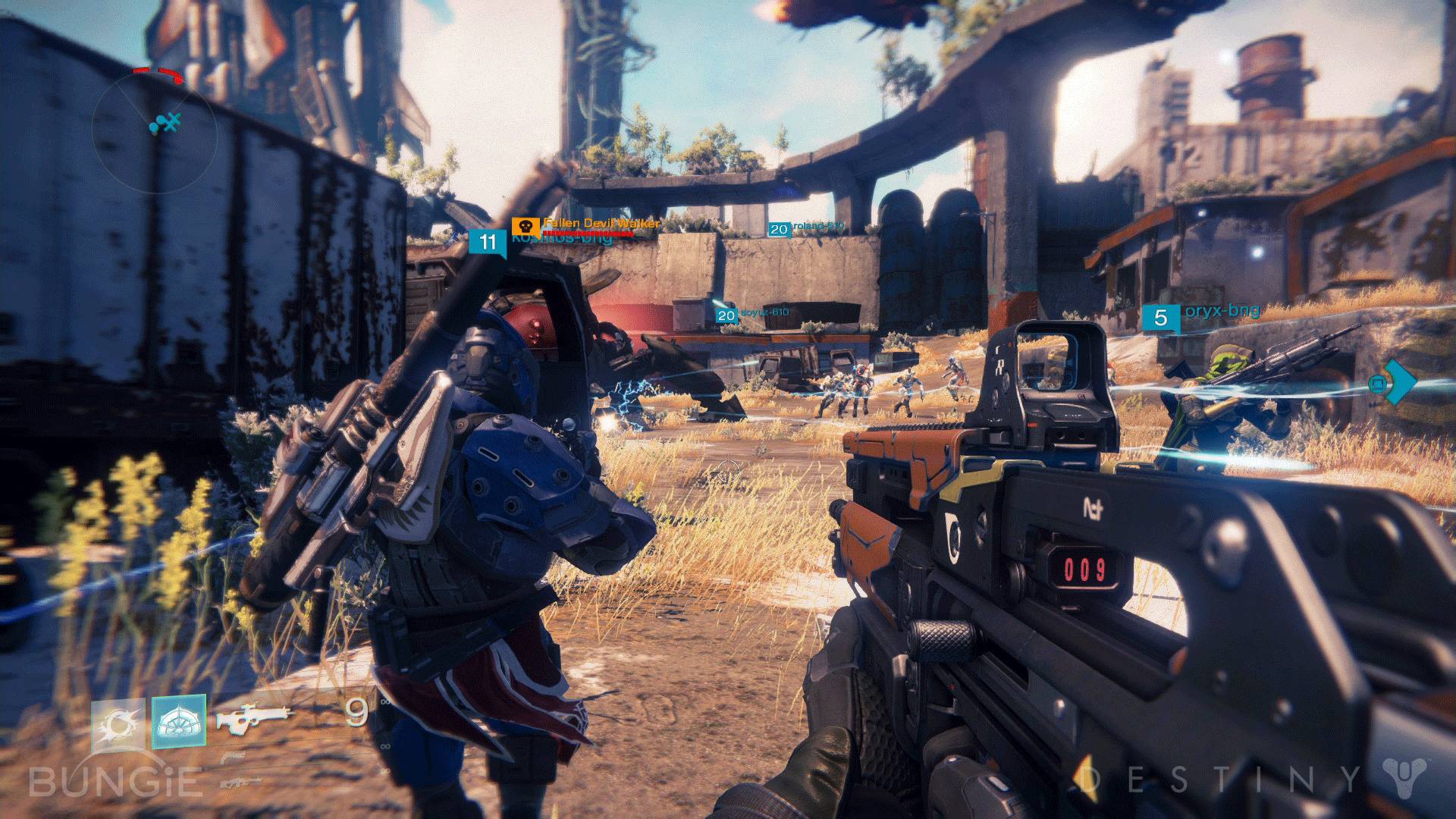Expand the kosmos-bng level 11 badge
Viewport: 1456px width, 819px height.
pos(488,241)
